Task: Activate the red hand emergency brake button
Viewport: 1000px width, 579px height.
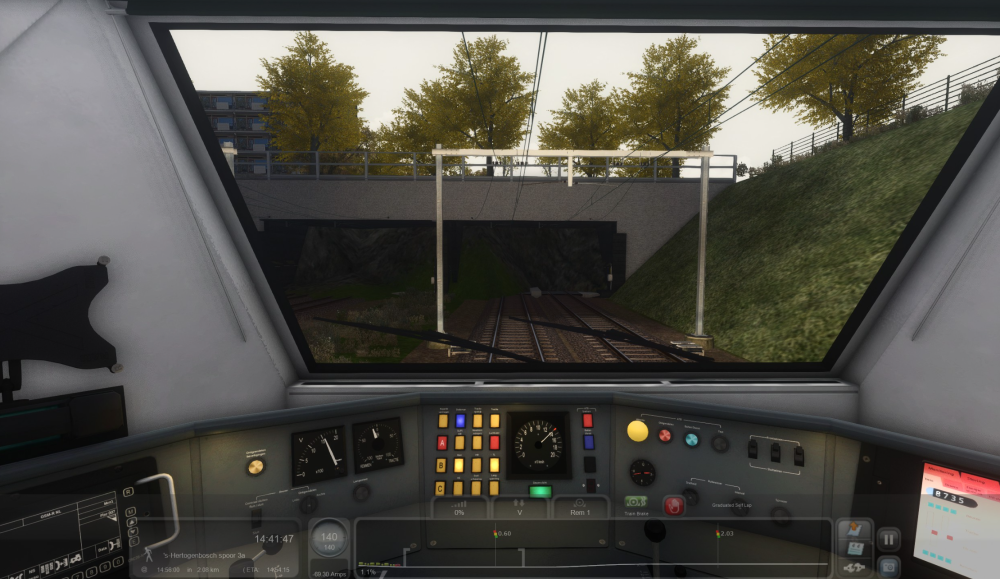Action: (x=673, y=505)
